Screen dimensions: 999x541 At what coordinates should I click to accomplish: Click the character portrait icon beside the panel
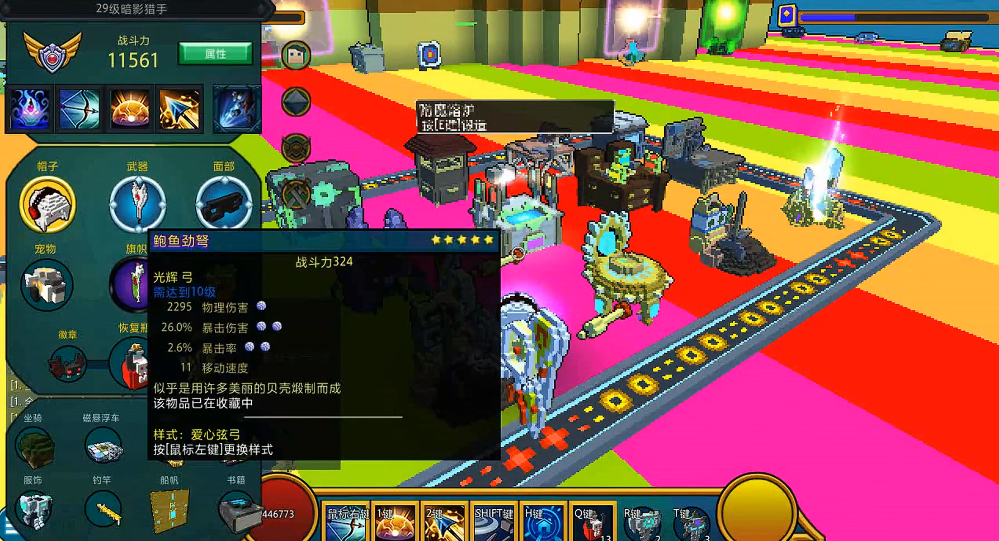(x=296, y=55)
